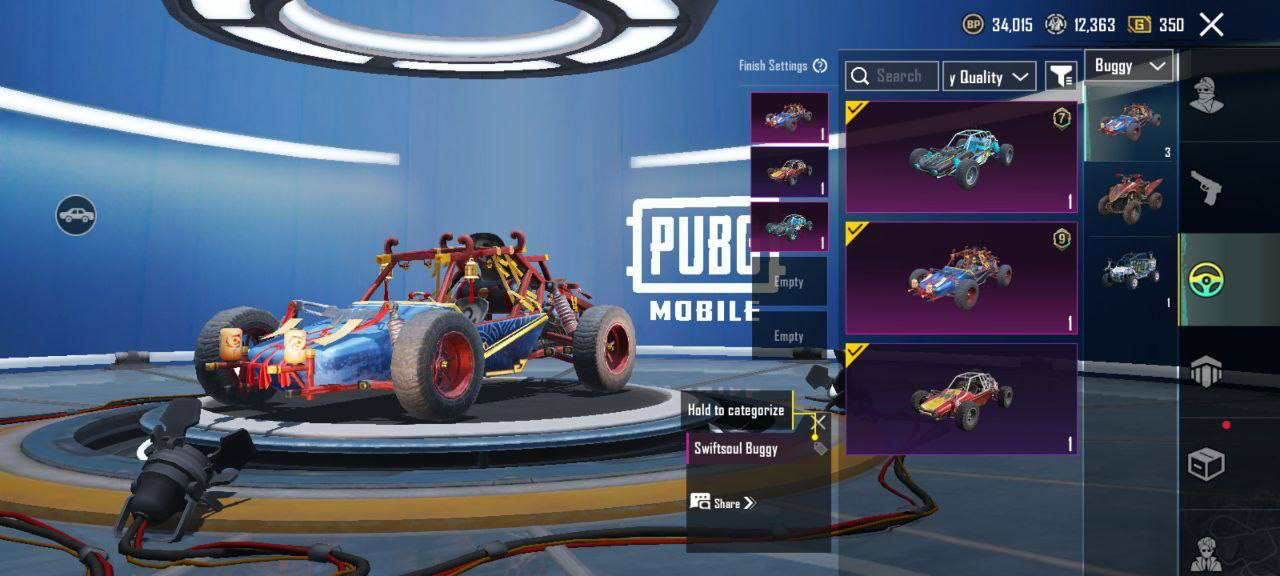Viewport: 1280px width, 576px height.
Task: Switch to the character outfit tab
Action: [1206, 97]
